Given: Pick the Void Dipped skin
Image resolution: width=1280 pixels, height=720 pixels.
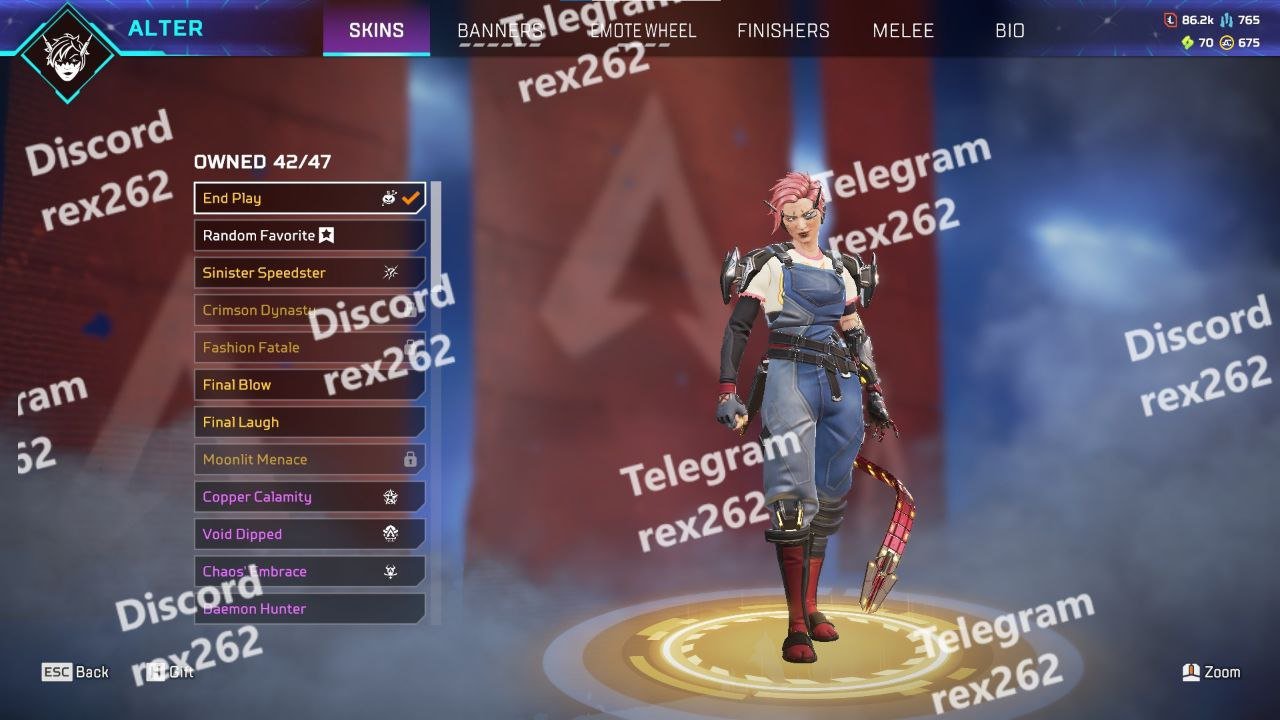Looking at the screenshot, I should (x=309, y=534).
